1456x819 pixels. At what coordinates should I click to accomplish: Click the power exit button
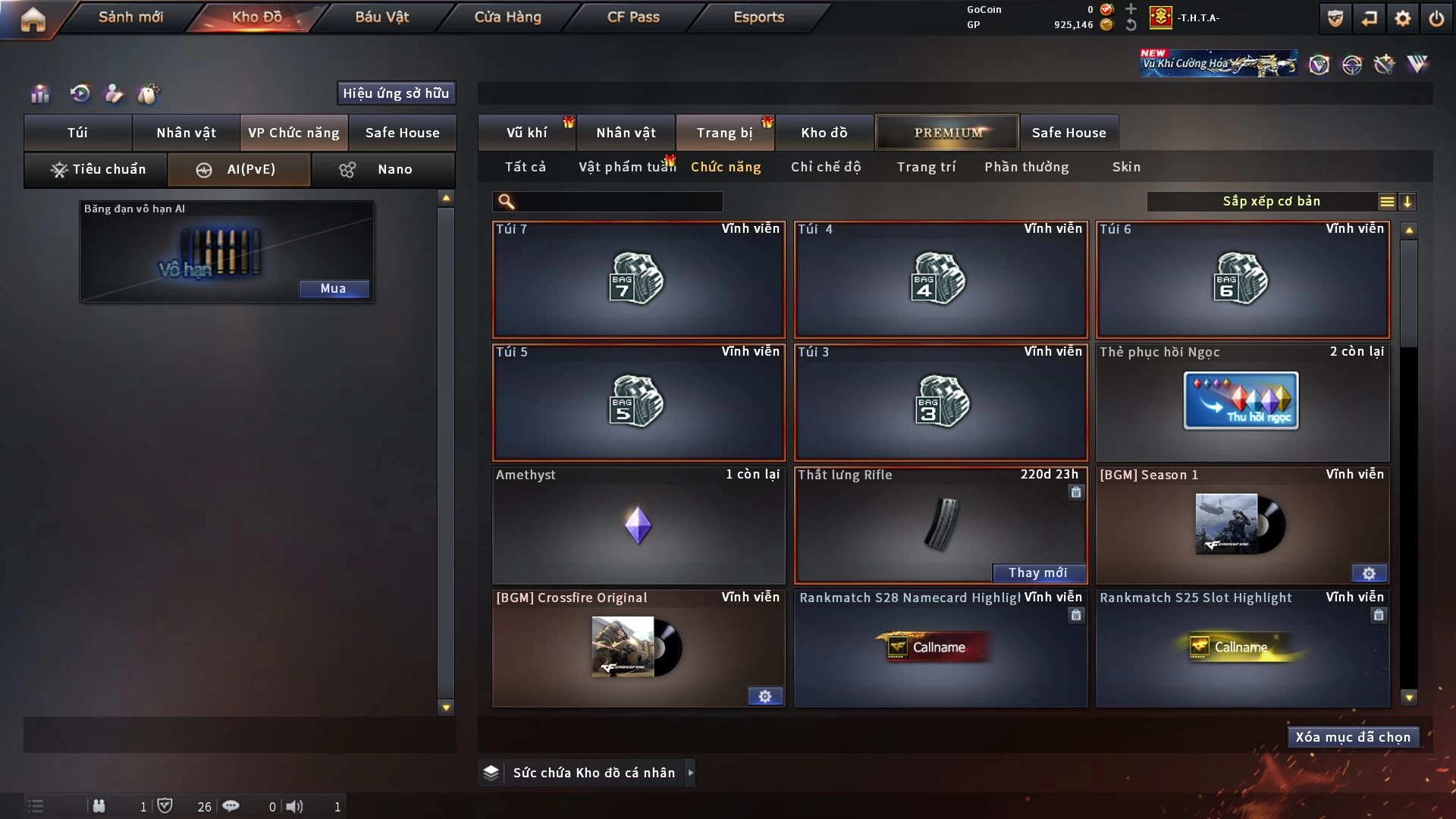click(1436, 18)
